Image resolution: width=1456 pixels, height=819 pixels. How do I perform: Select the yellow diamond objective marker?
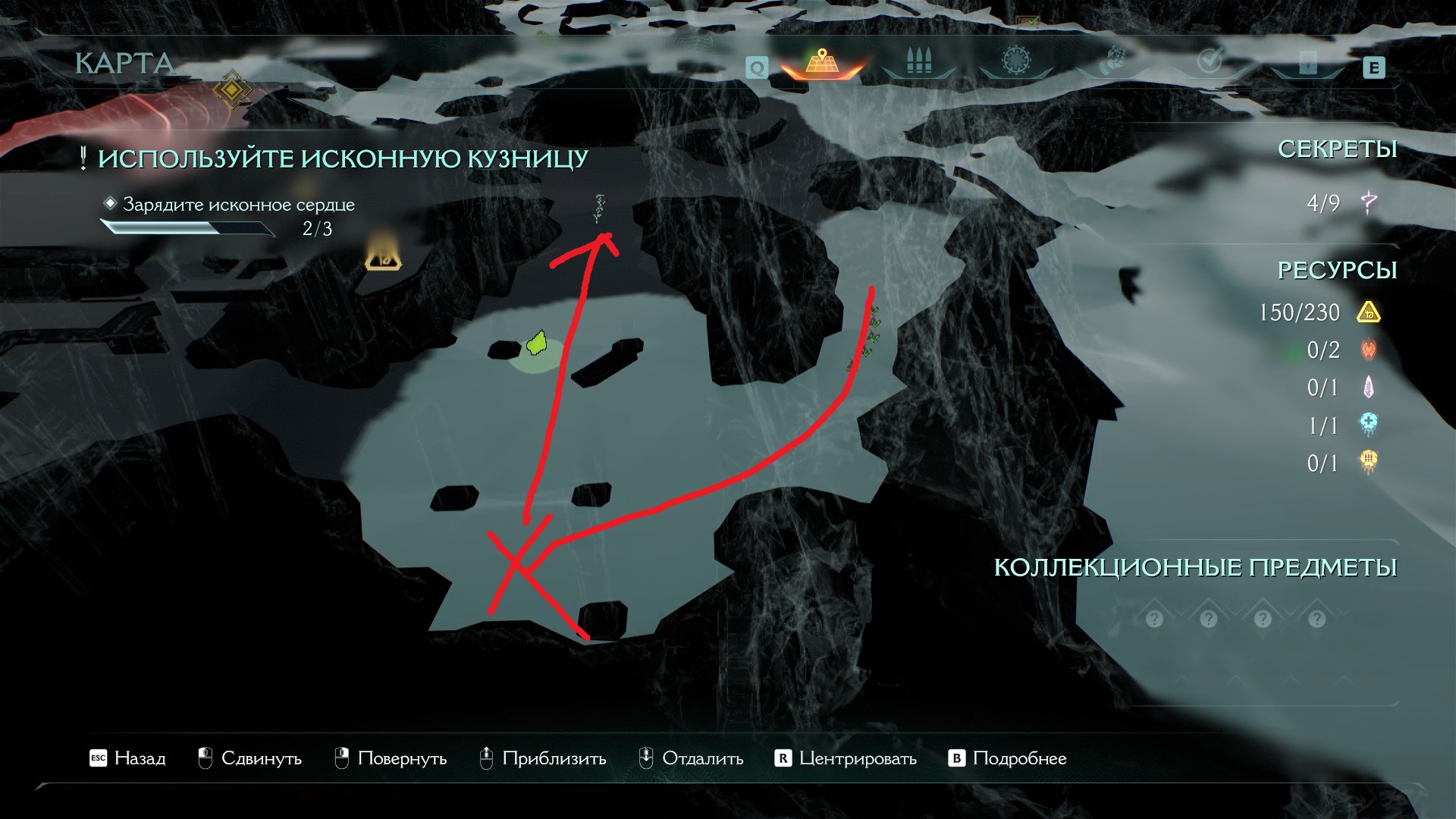231,91
